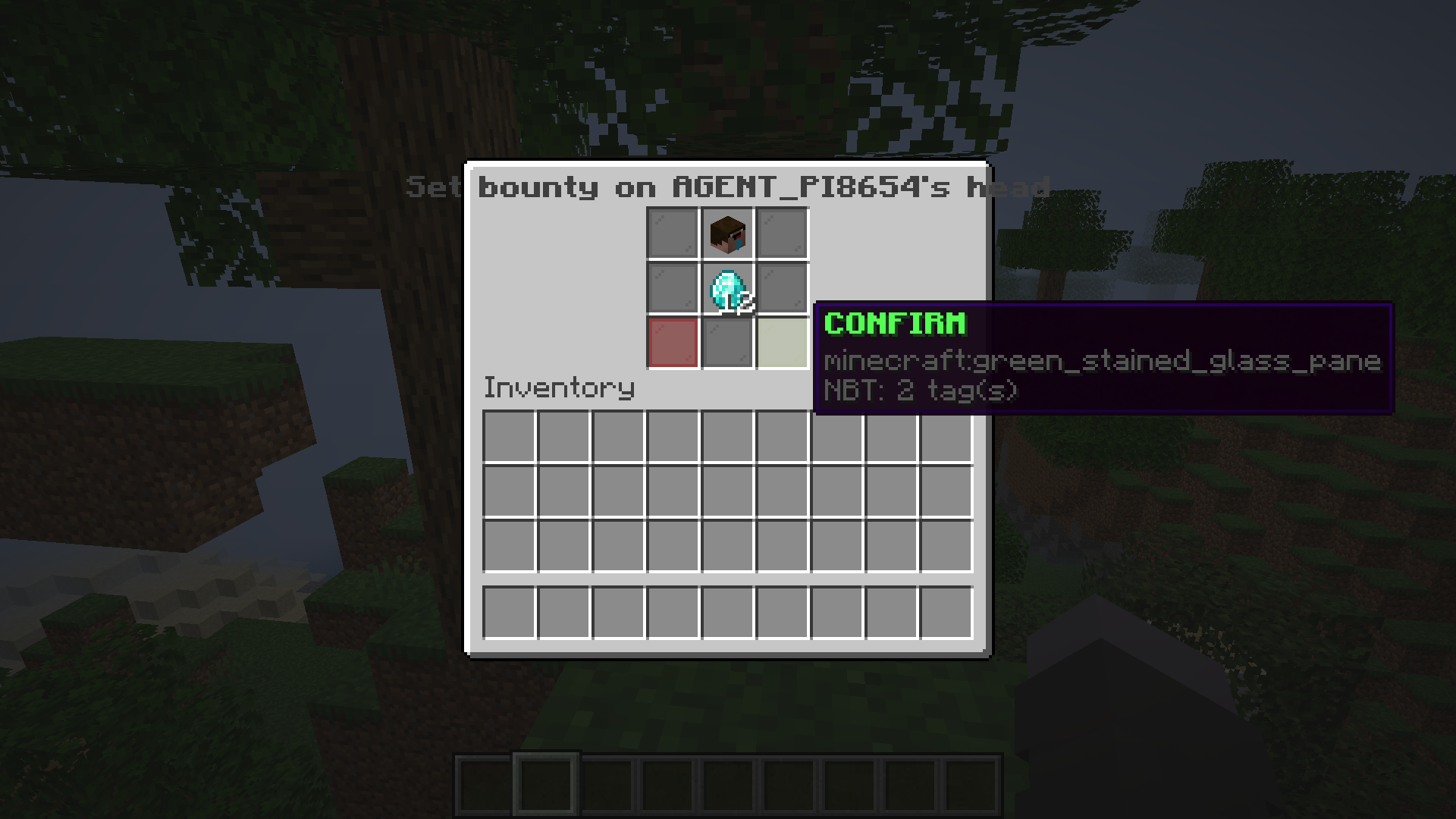Click the 'Inventory' label text
Viewport: 1456px width, 819px height.
559,388
